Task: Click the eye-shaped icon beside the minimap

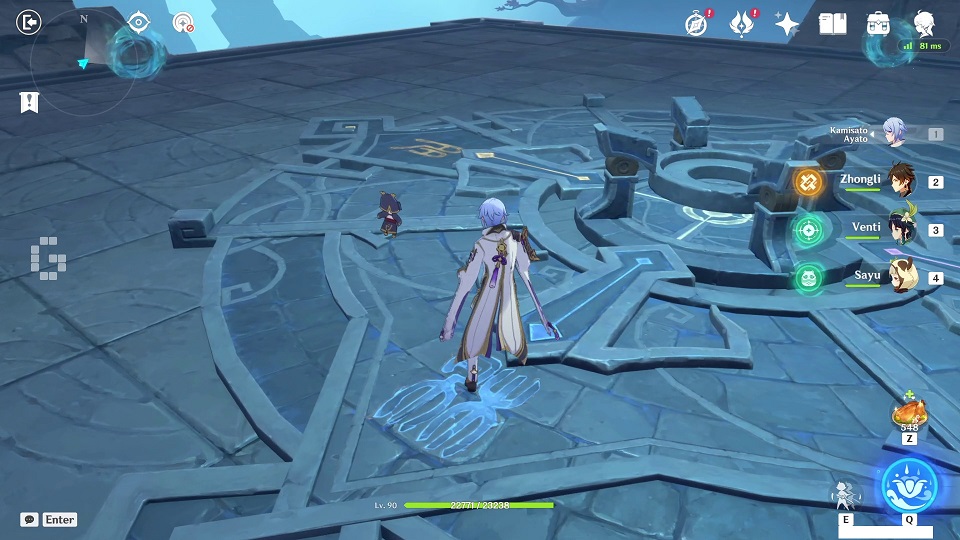Action: [138, 23]
